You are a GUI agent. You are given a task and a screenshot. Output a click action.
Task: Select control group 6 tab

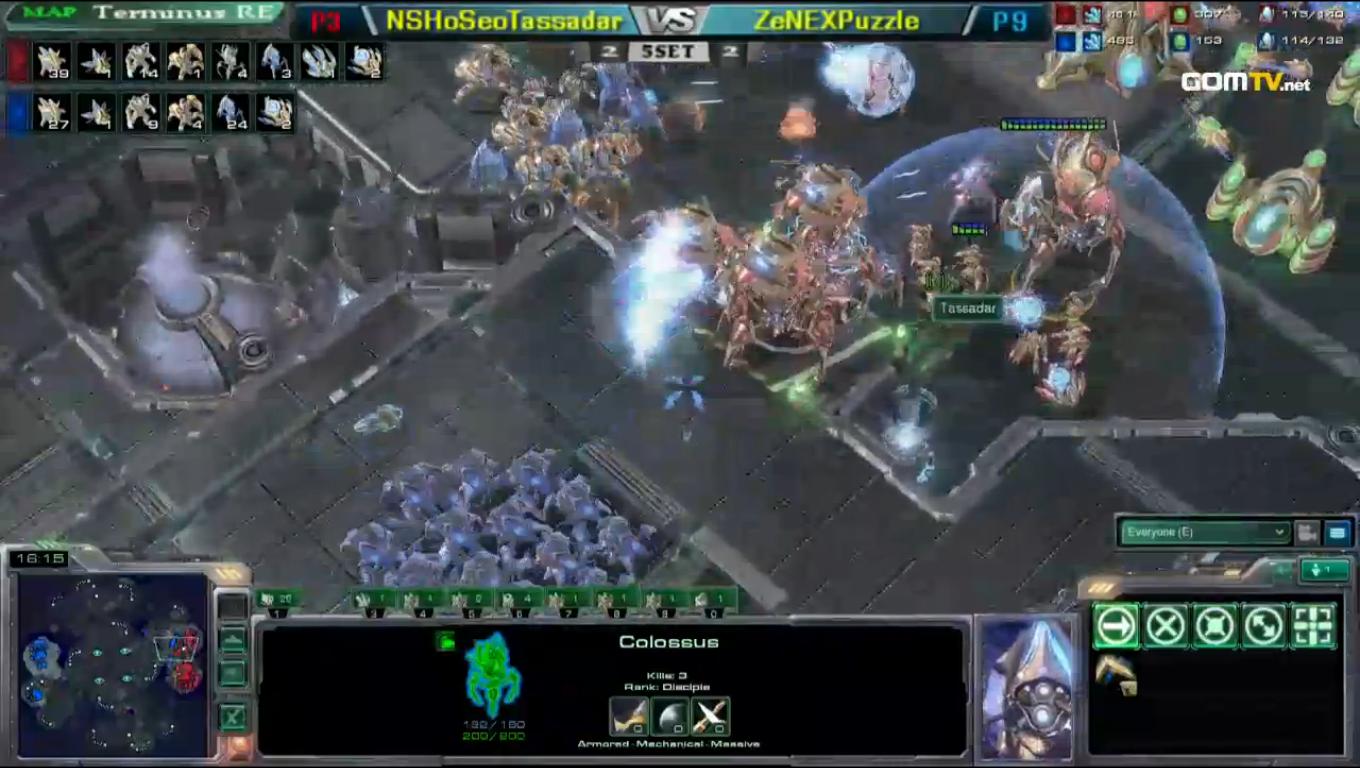[x=520, y=601]
